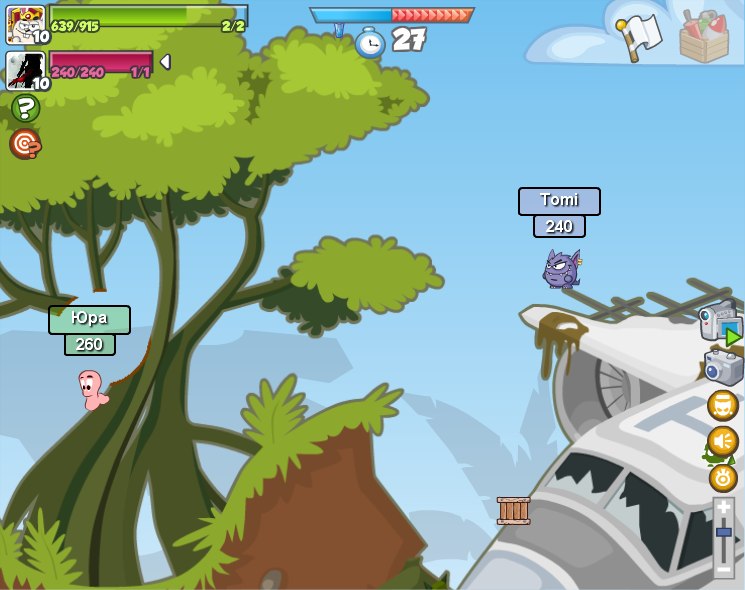Select the dark silhouette enemy team portrait
The width and height of the screenshot is (745, 590).
click(x=25, y=71)
